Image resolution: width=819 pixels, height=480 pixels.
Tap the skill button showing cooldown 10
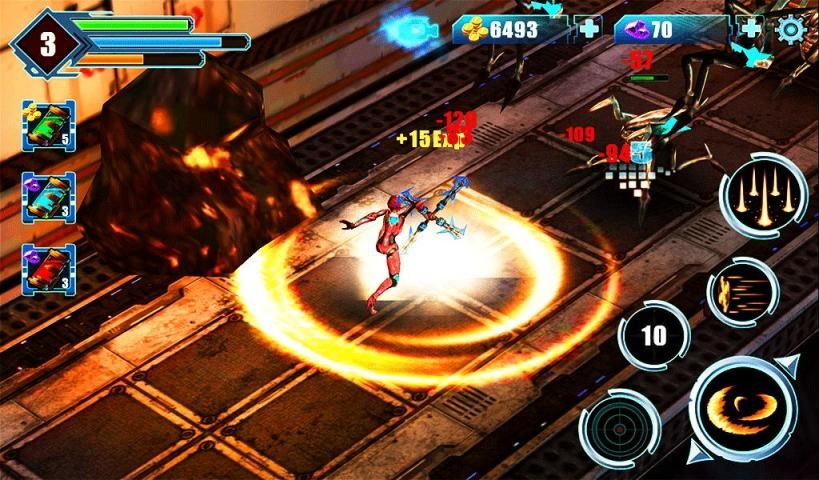(x=653, y=336)
